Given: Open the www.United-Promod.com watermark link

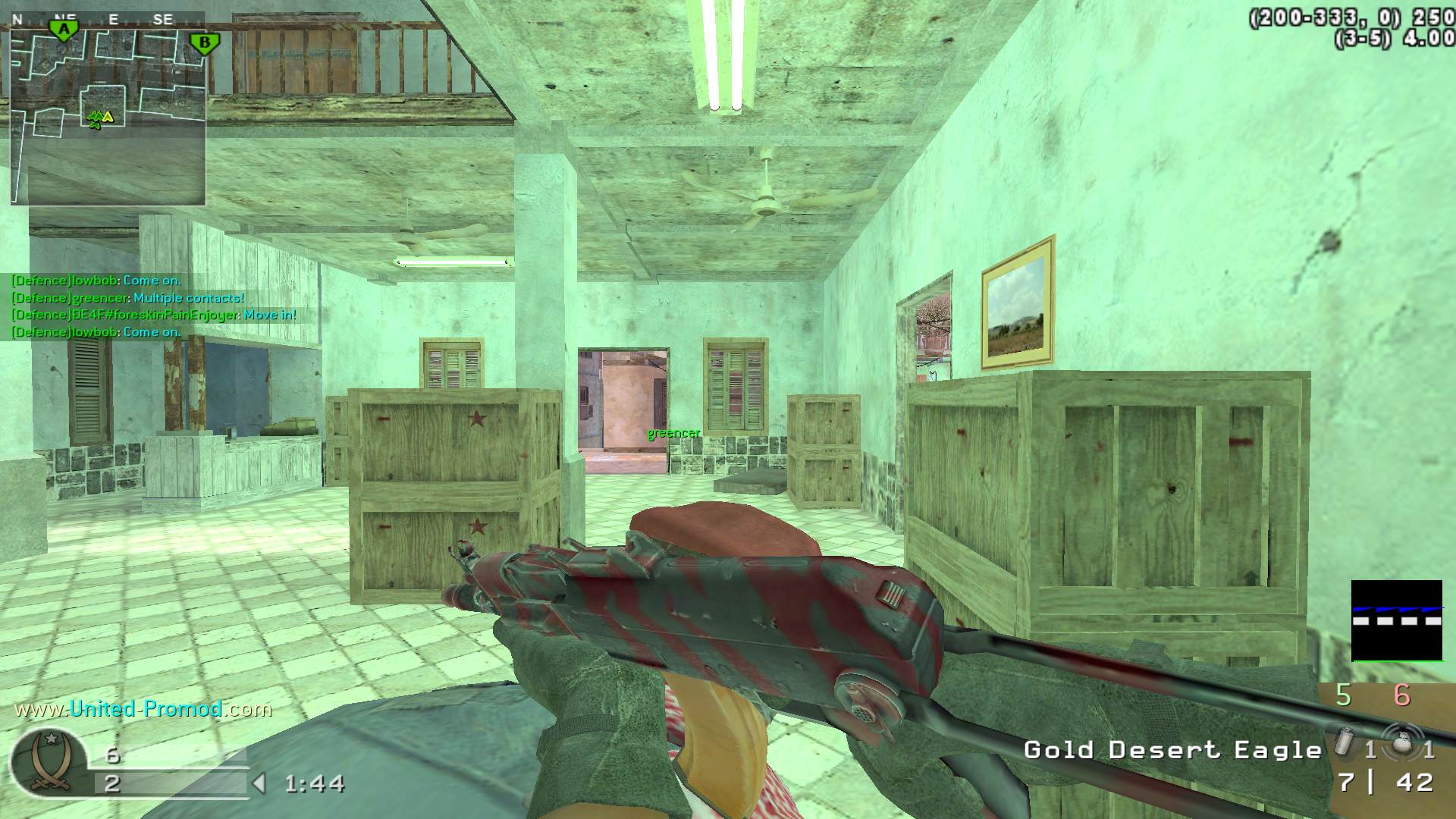Looking at the screenshot, I should point(143,709).
